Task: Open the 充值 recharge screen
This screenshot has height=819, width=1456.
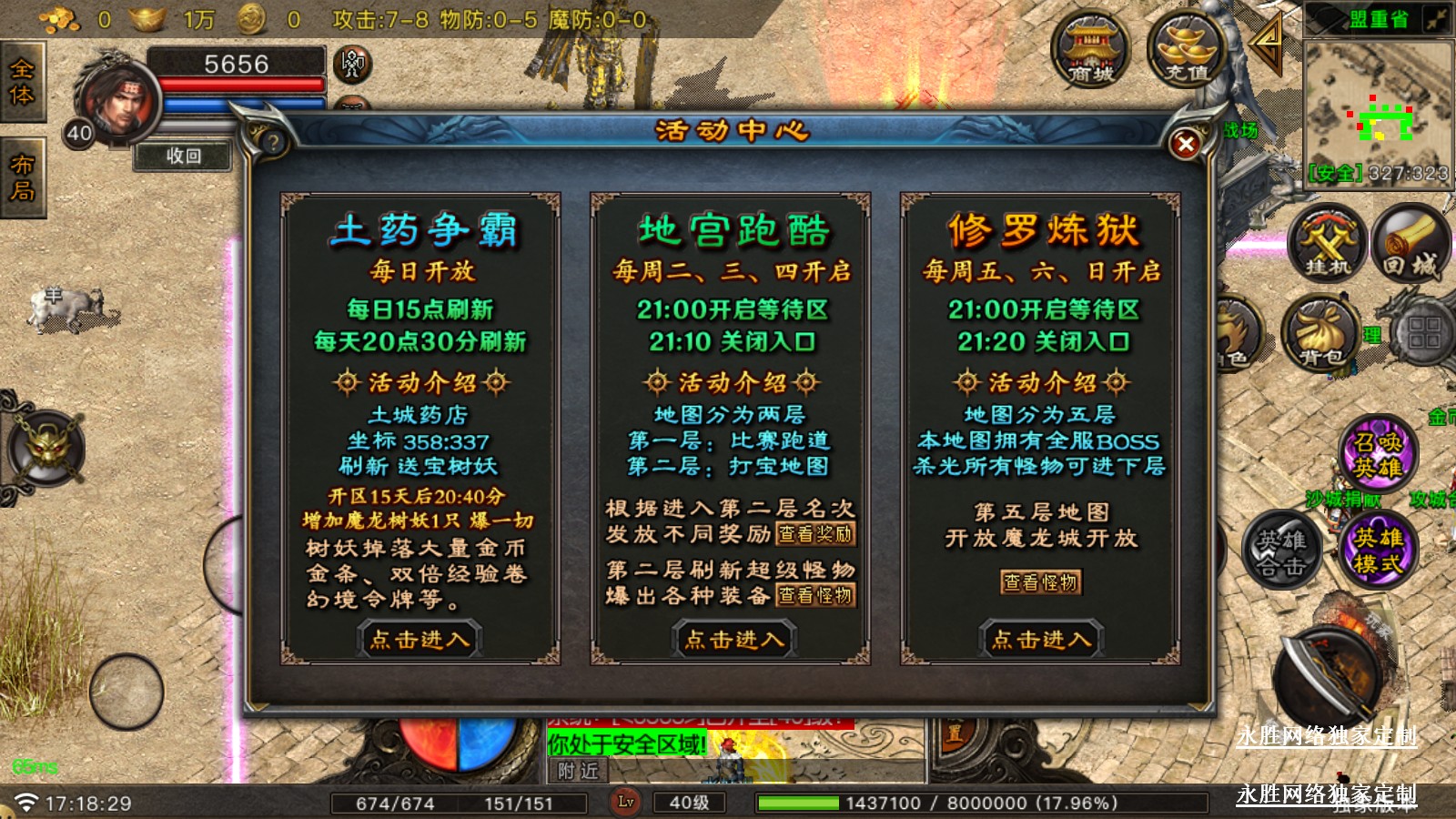Action: click(1187, 50)
